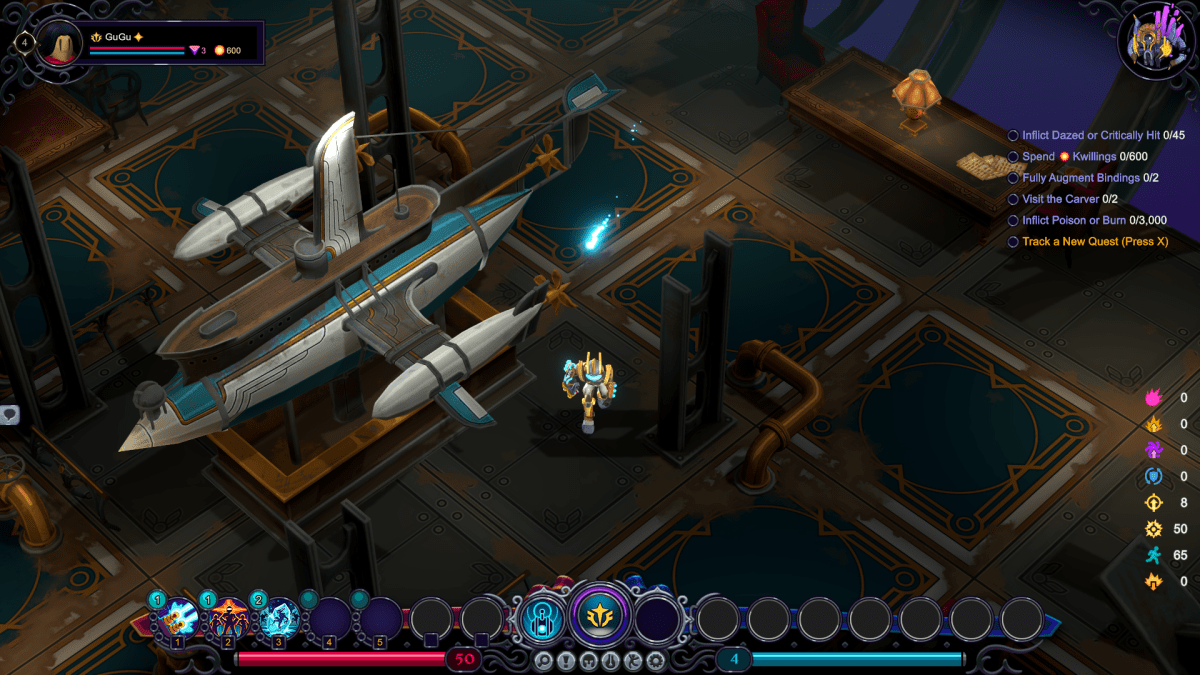The image size is (1200, 675).
Task: Select the 'Fully Augment Bindings' quest entry
Action: (1084, 177)
